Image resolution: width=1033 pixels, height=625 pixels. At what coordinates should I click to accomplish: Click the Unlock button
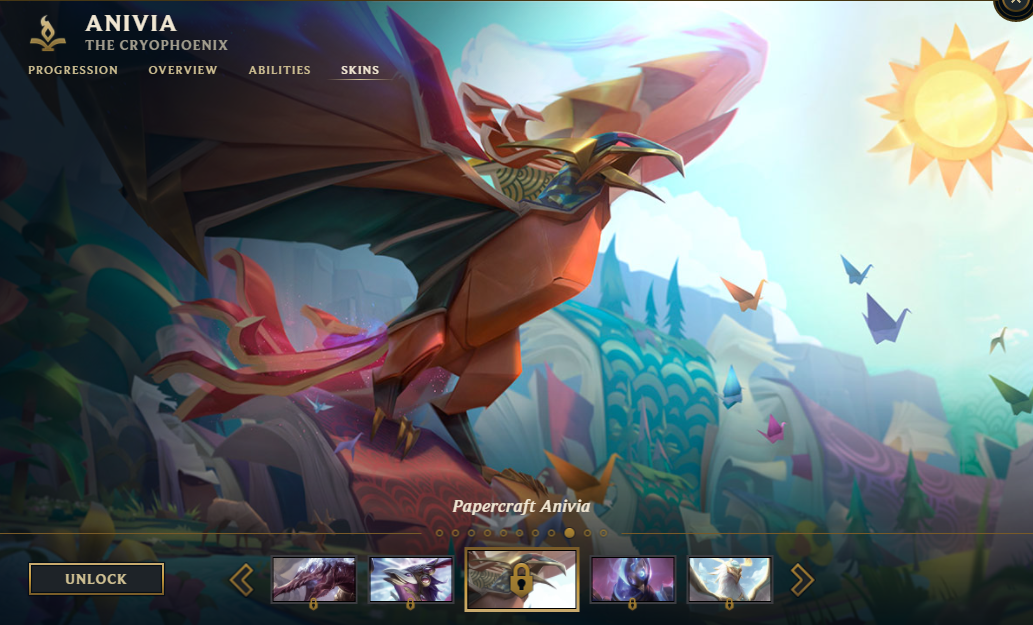[x=96, y=579]
